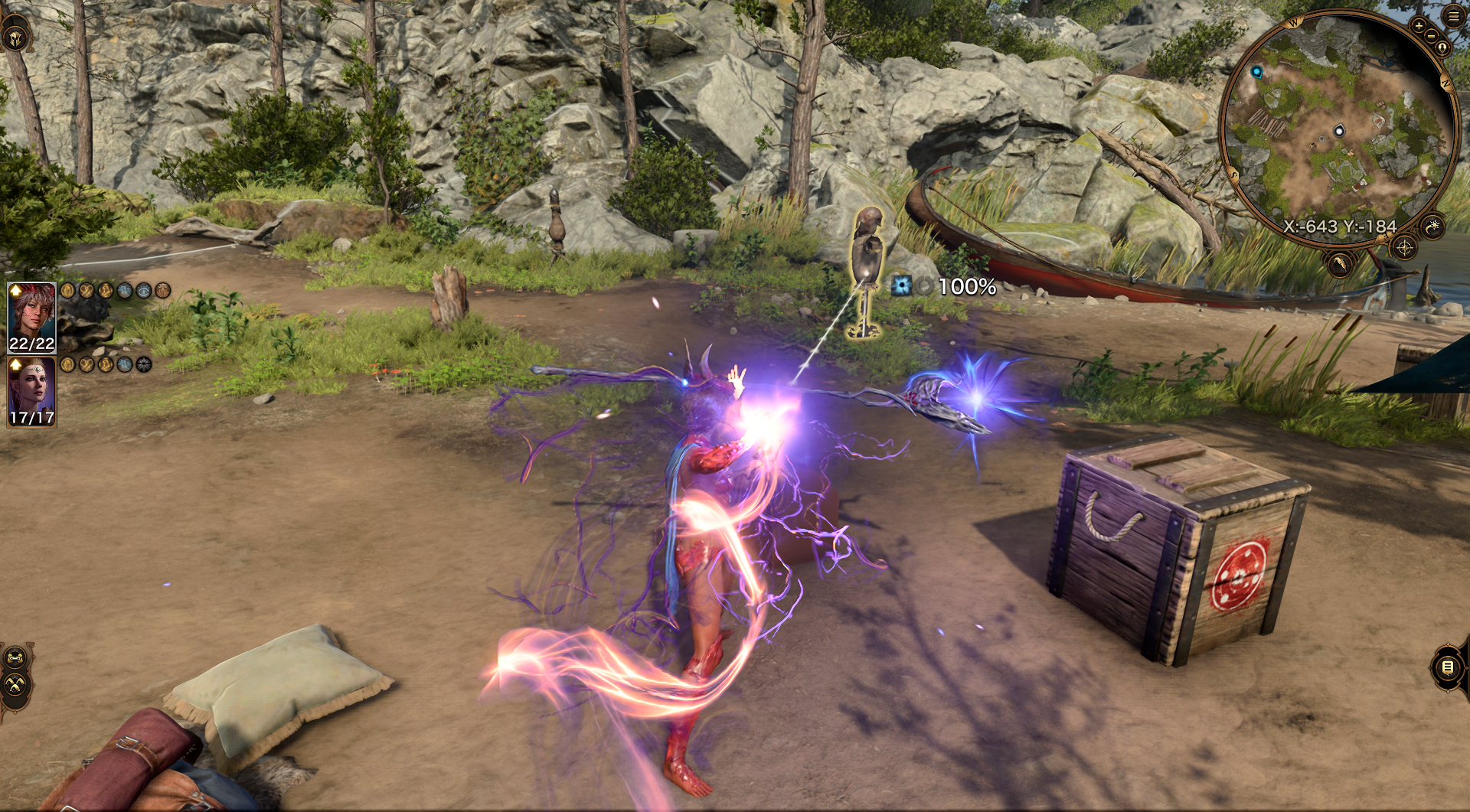Screen dimensions: 1470x812
Task: Zoom out the minimap with the minus button
Action: [1430, 37]
